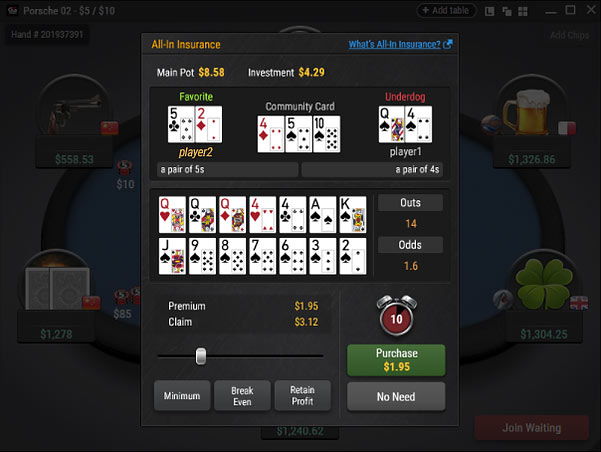Decline insurance with No Need
The height and width of the screenshot is (452, 601).
click(x=396, y=397)
